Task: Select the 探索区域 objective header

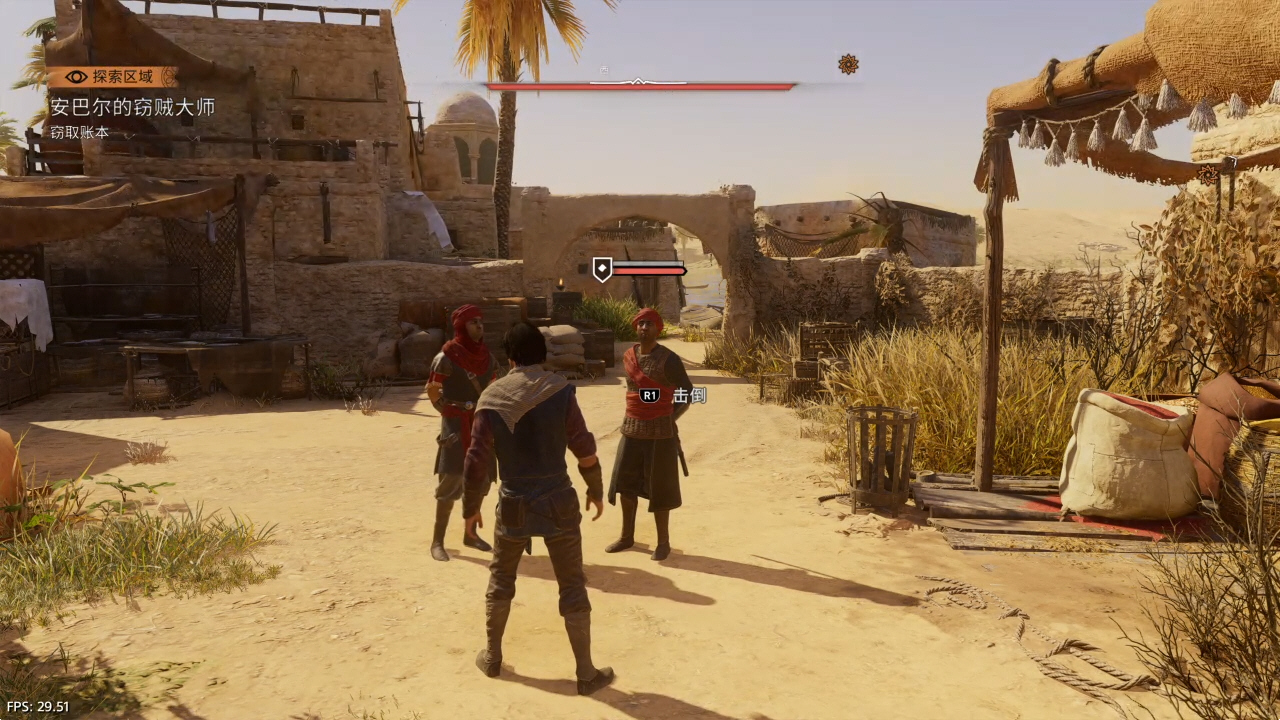Action: [x=112, y=77]
